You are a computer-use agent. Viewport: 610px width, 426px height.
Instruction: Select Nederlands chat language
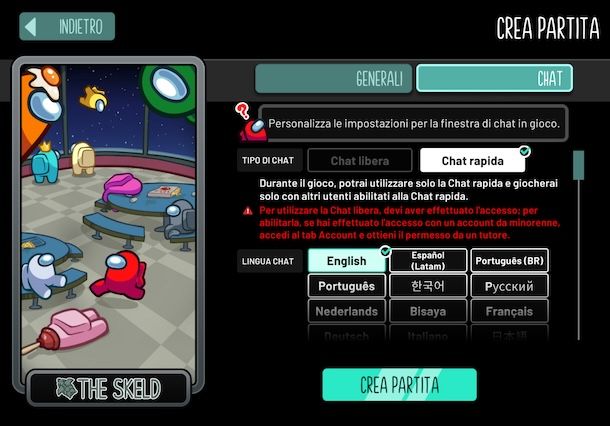pos(346,311)
